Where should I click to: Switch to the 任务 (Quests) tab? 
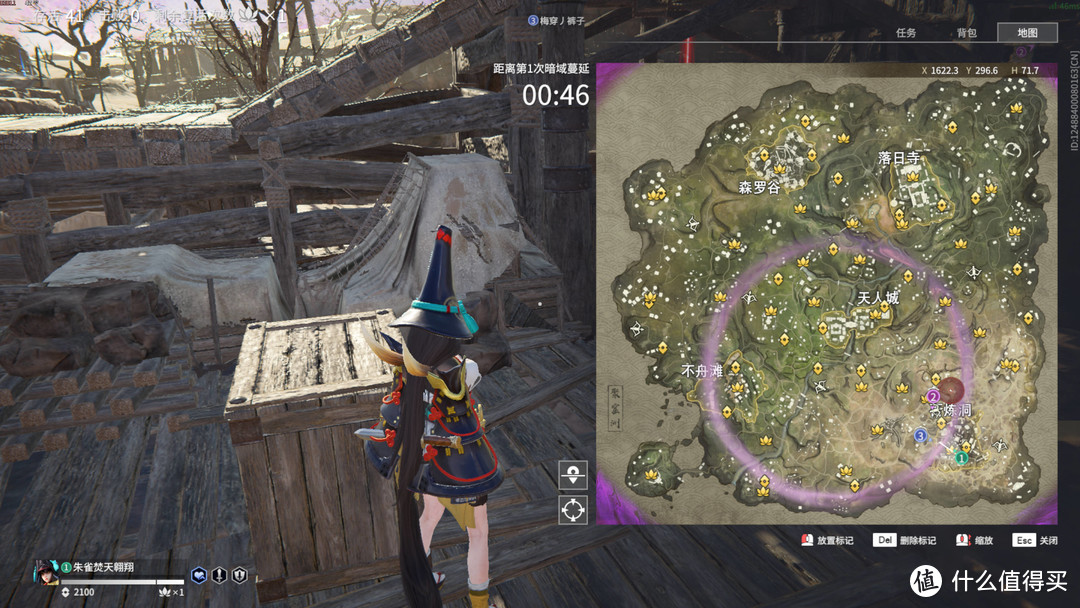(x=906, y=33)
